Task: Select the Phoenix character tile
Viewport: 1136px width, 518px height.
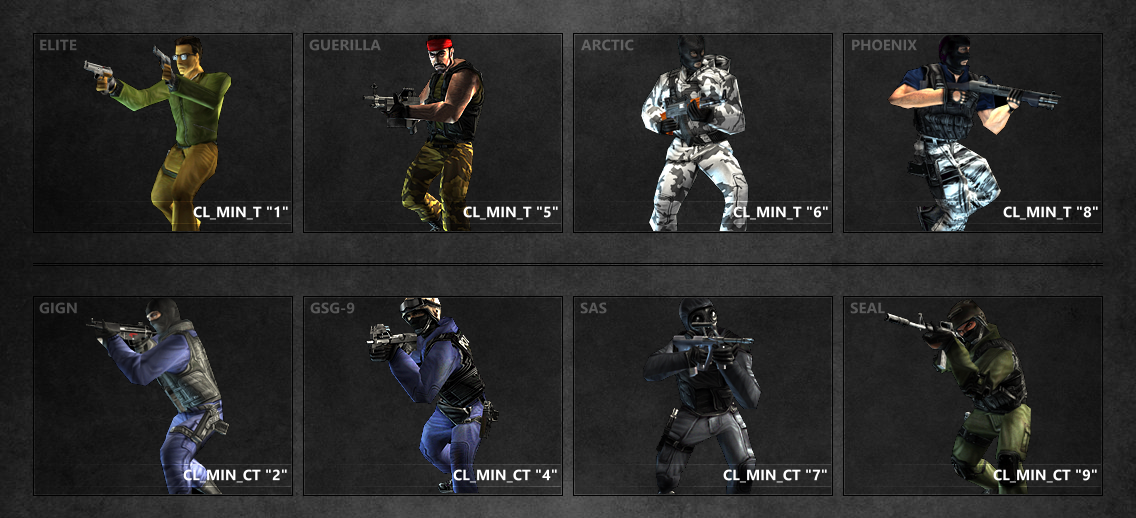Action: click(x=973, y=133)
